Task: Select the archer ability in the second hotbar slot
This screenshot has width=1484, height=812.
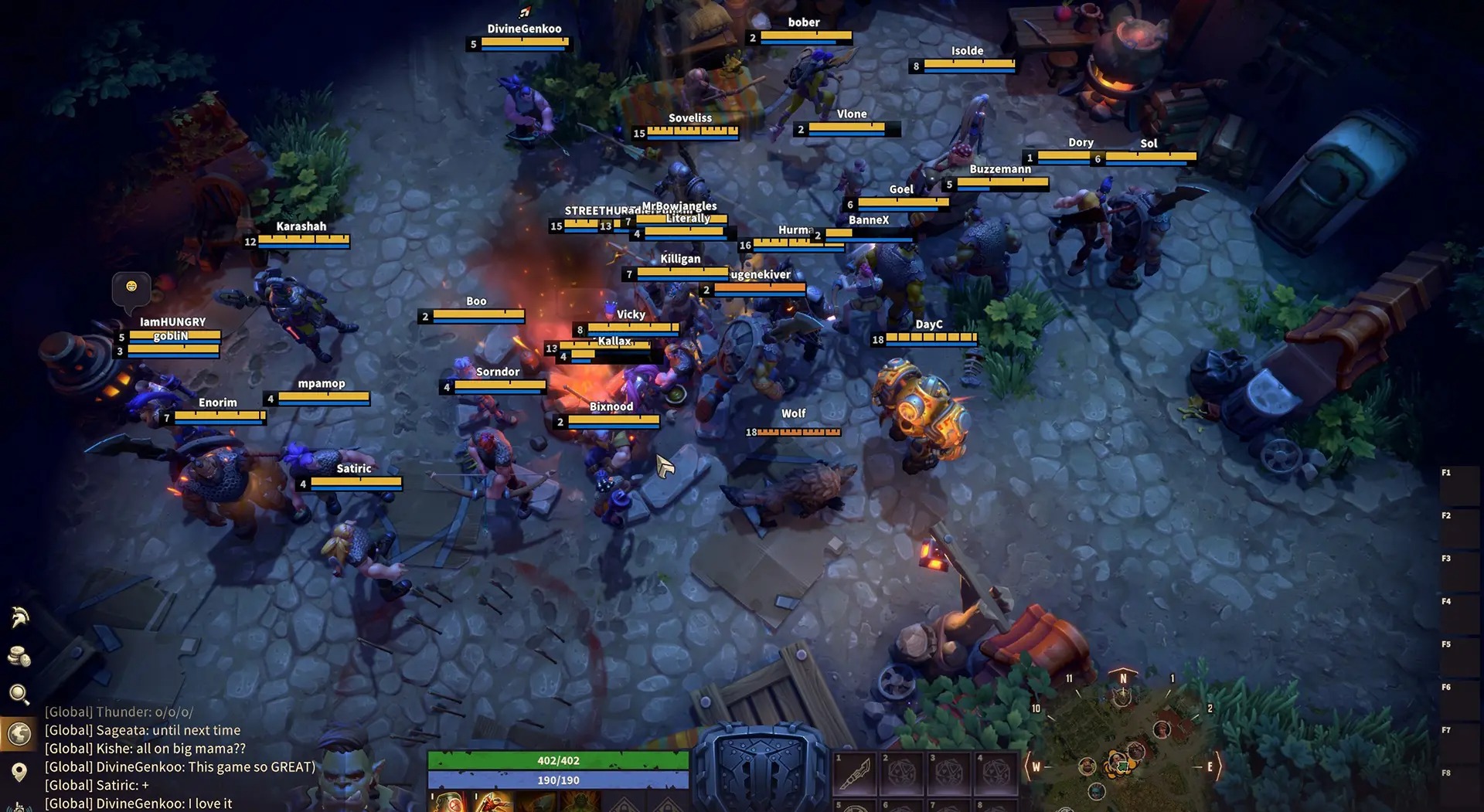Action: pyautogui.click(x=495, y=804)
